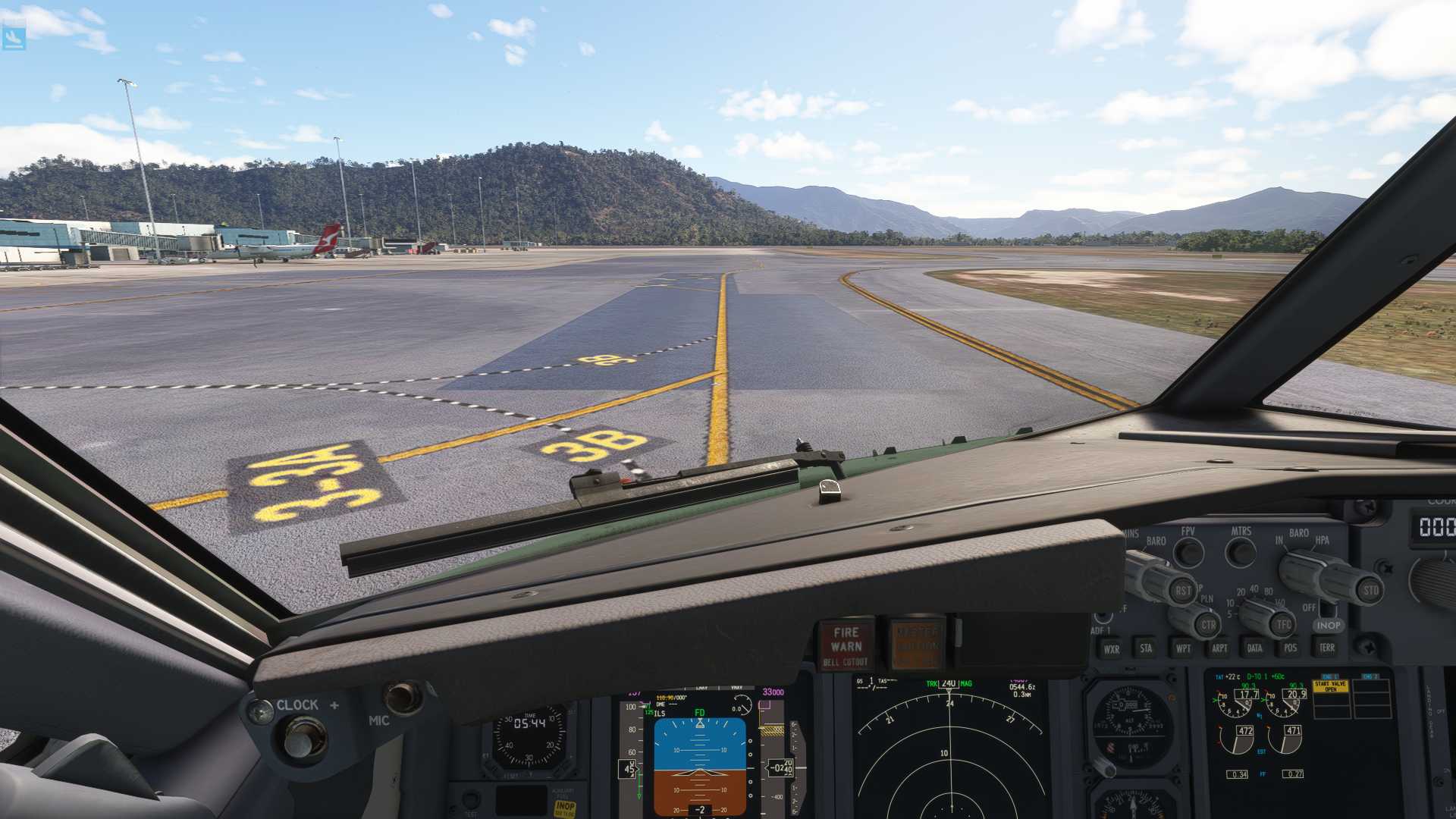Click the CTR map center knob

click(x=1208, y=626)
